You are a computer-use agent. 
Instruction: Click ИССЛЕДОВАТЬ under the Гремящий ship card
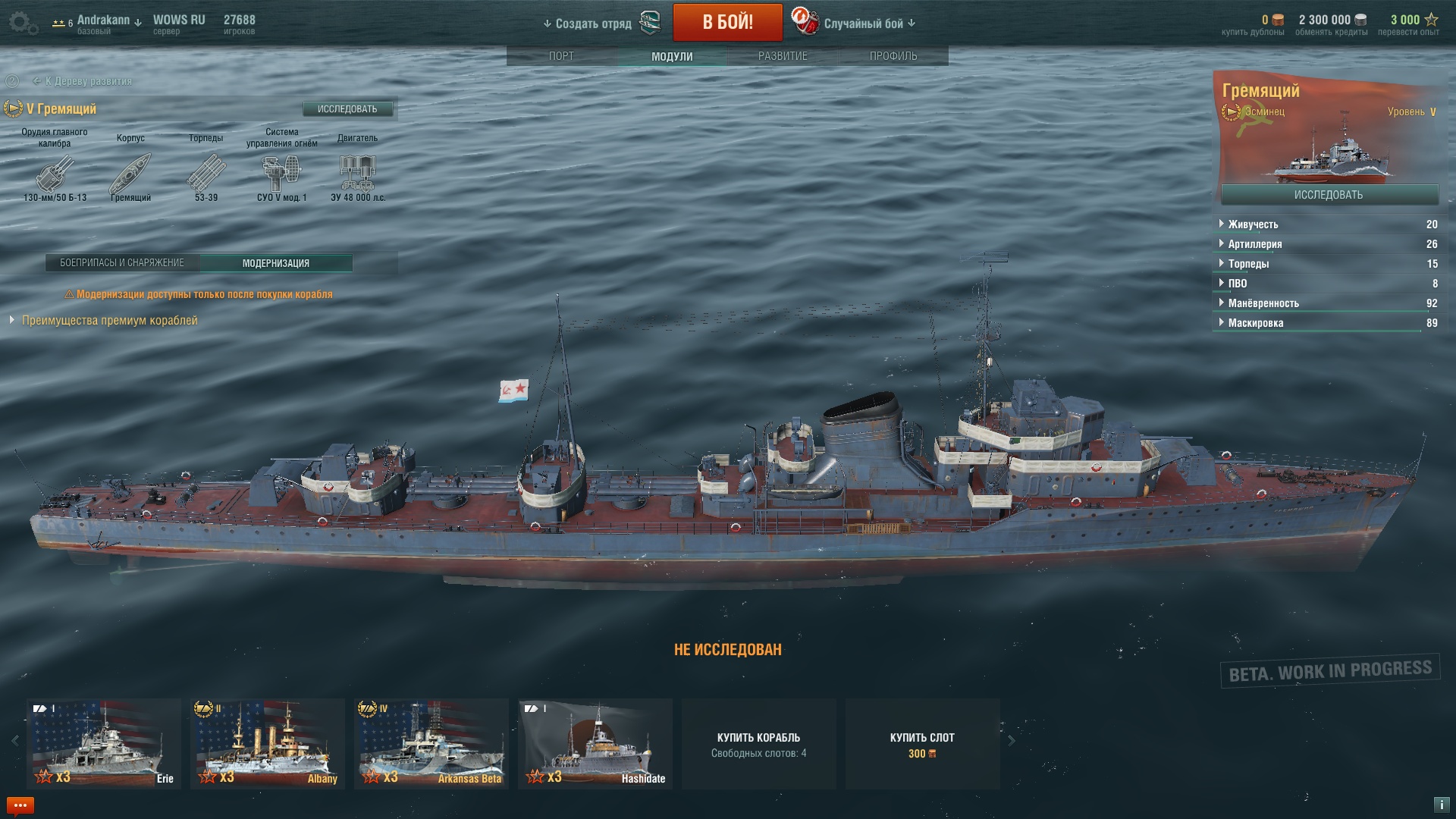pos(1329,195)
